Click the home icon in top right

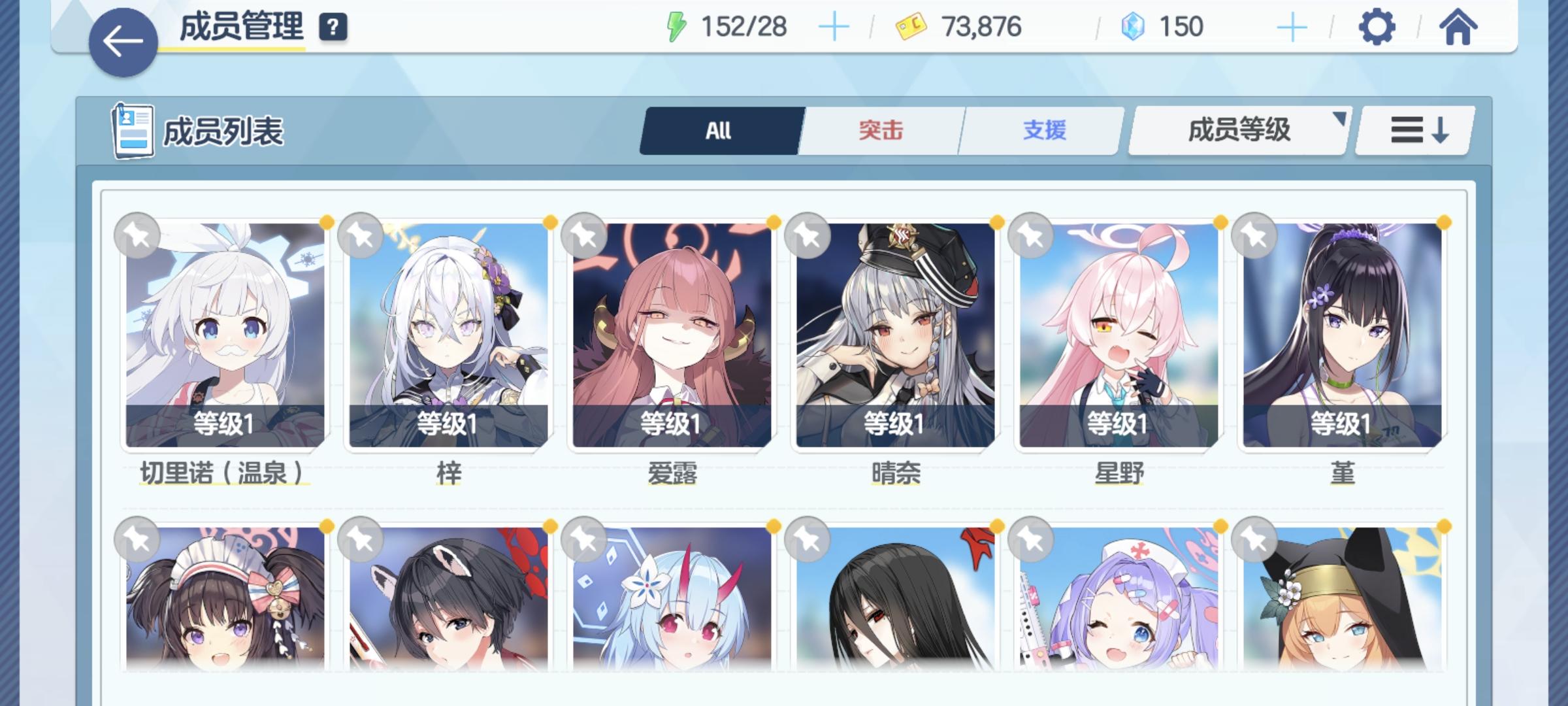coord(1460,27)
